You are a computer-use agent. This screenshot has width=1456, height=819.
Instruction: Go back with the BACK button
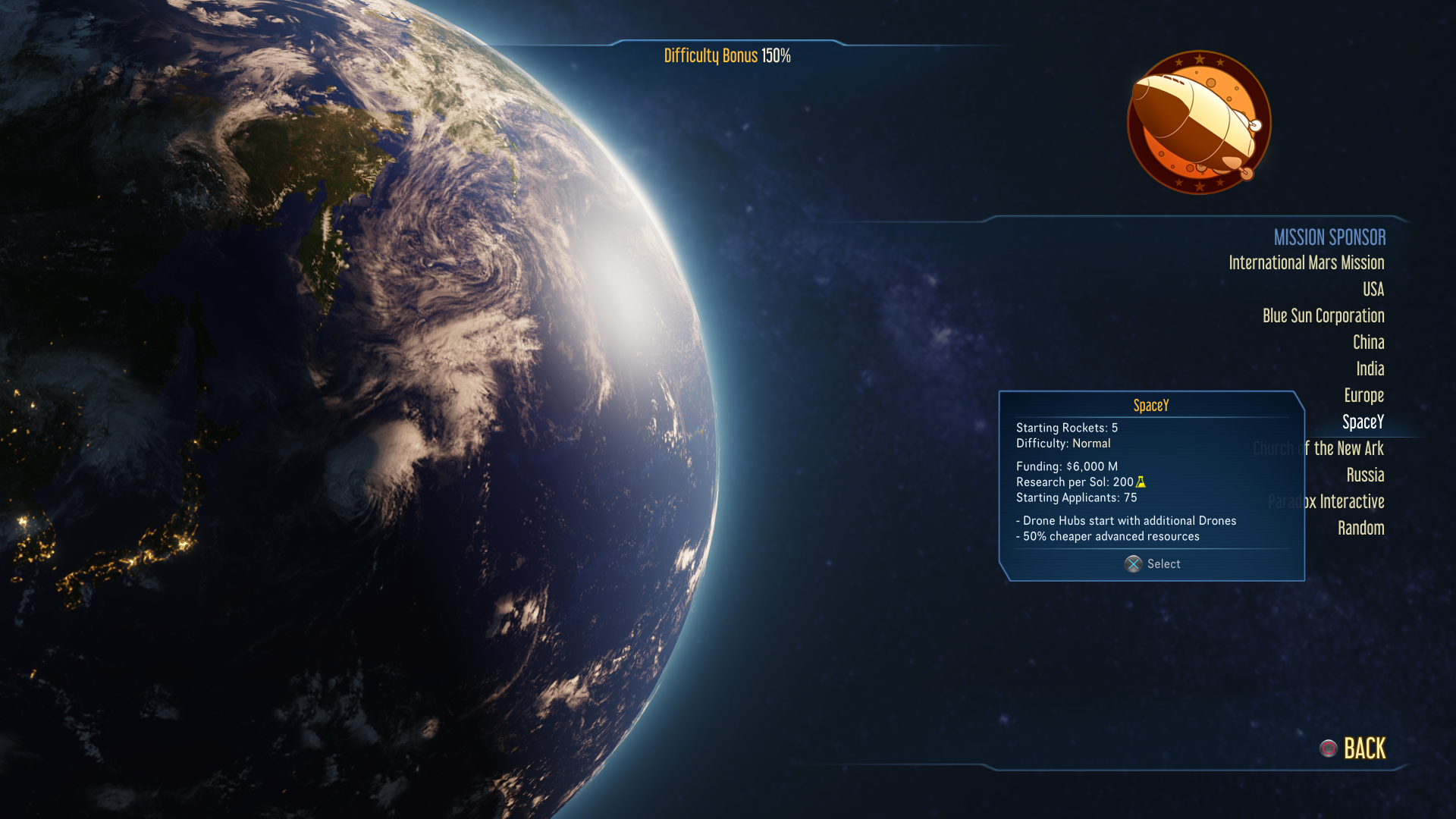[1363, 749]
